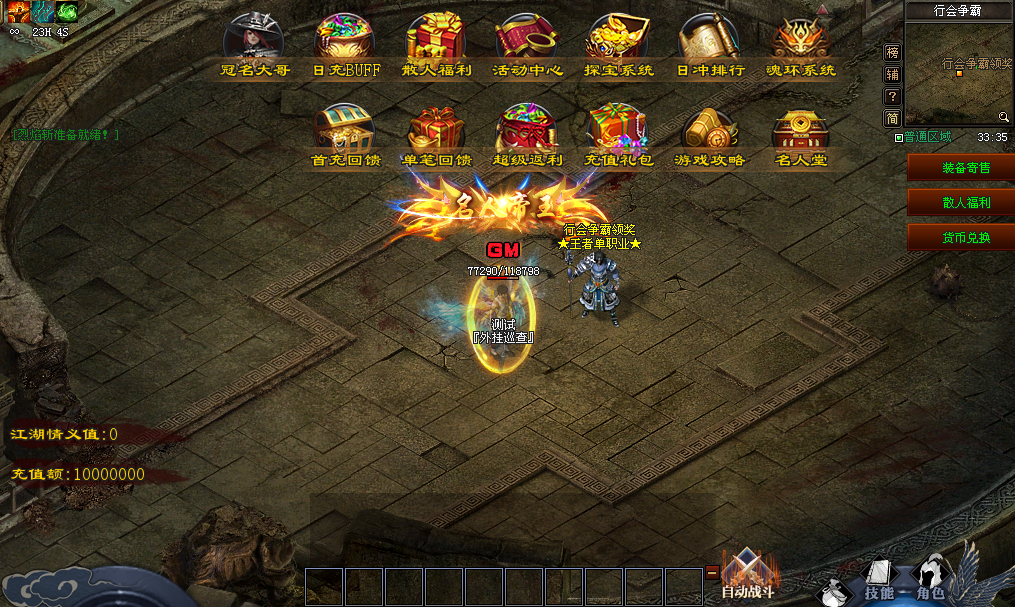Image resolution: width=1015 pixels, height=607 pixels.
Task: Show the 日冲排行 ranking scroll
Action: [x=709, y=42]
